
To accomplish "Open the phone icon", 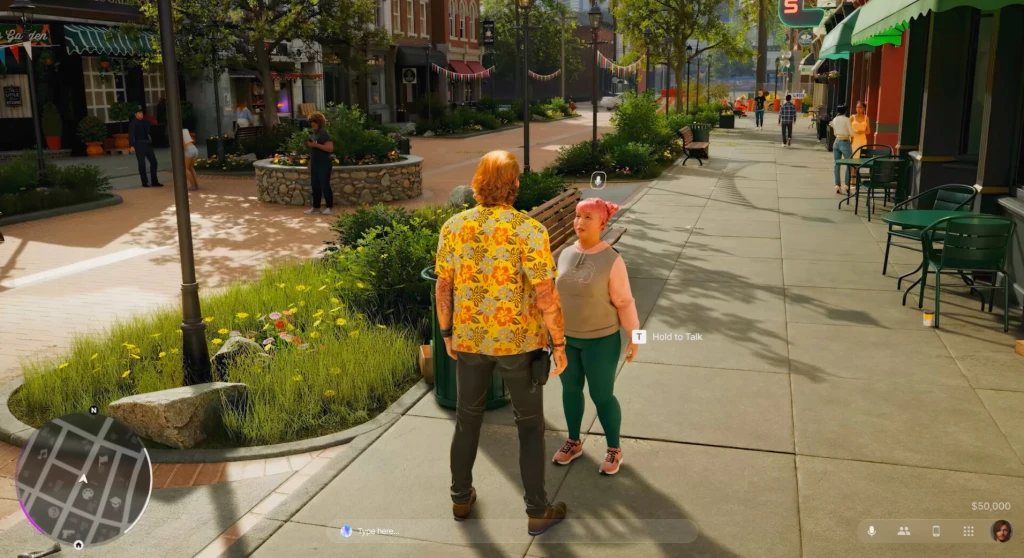I will coord(936,531).
